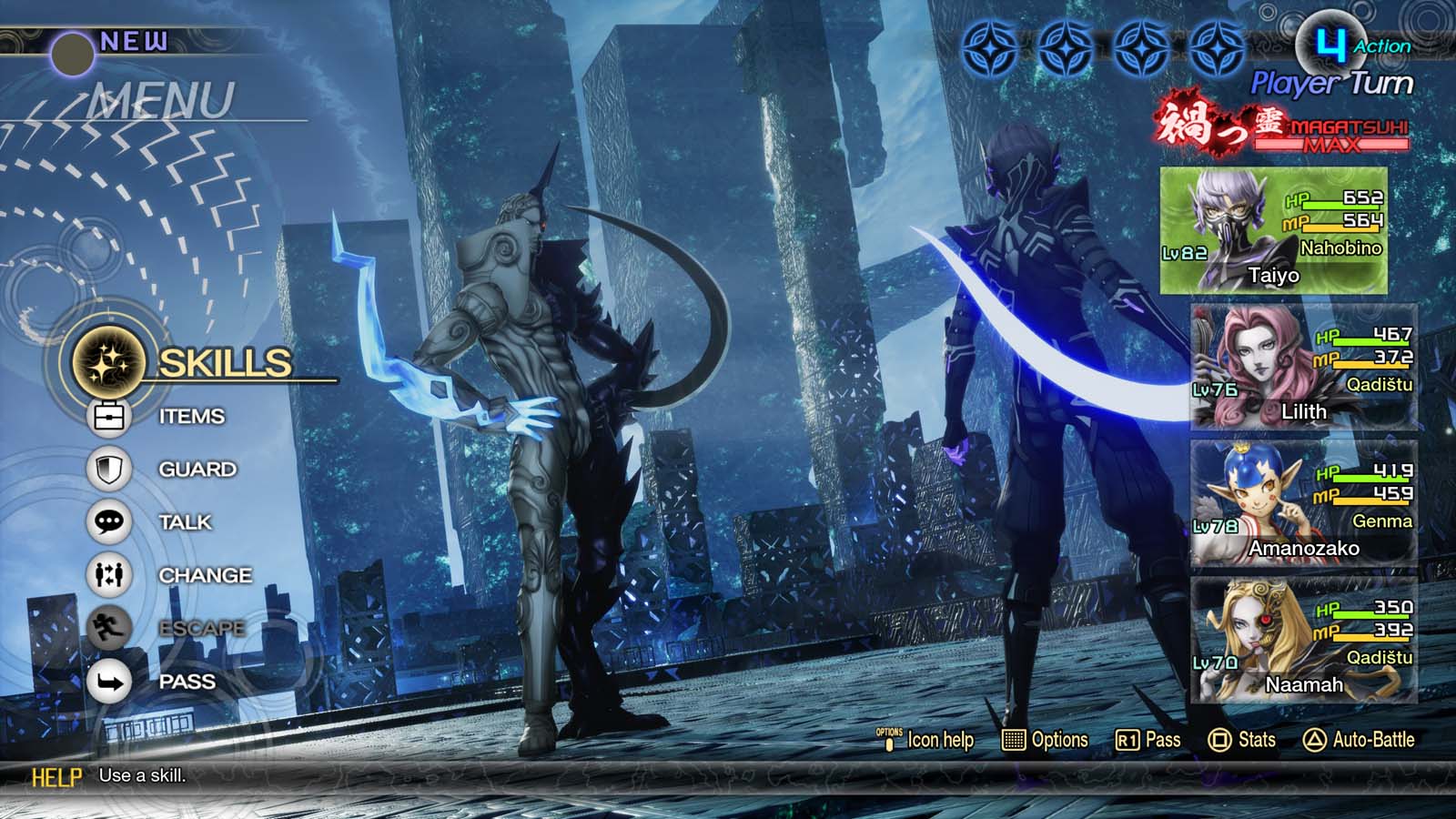Select the Talk menu entry
This screenshot has width=1456, height=819.
point(182,522)
